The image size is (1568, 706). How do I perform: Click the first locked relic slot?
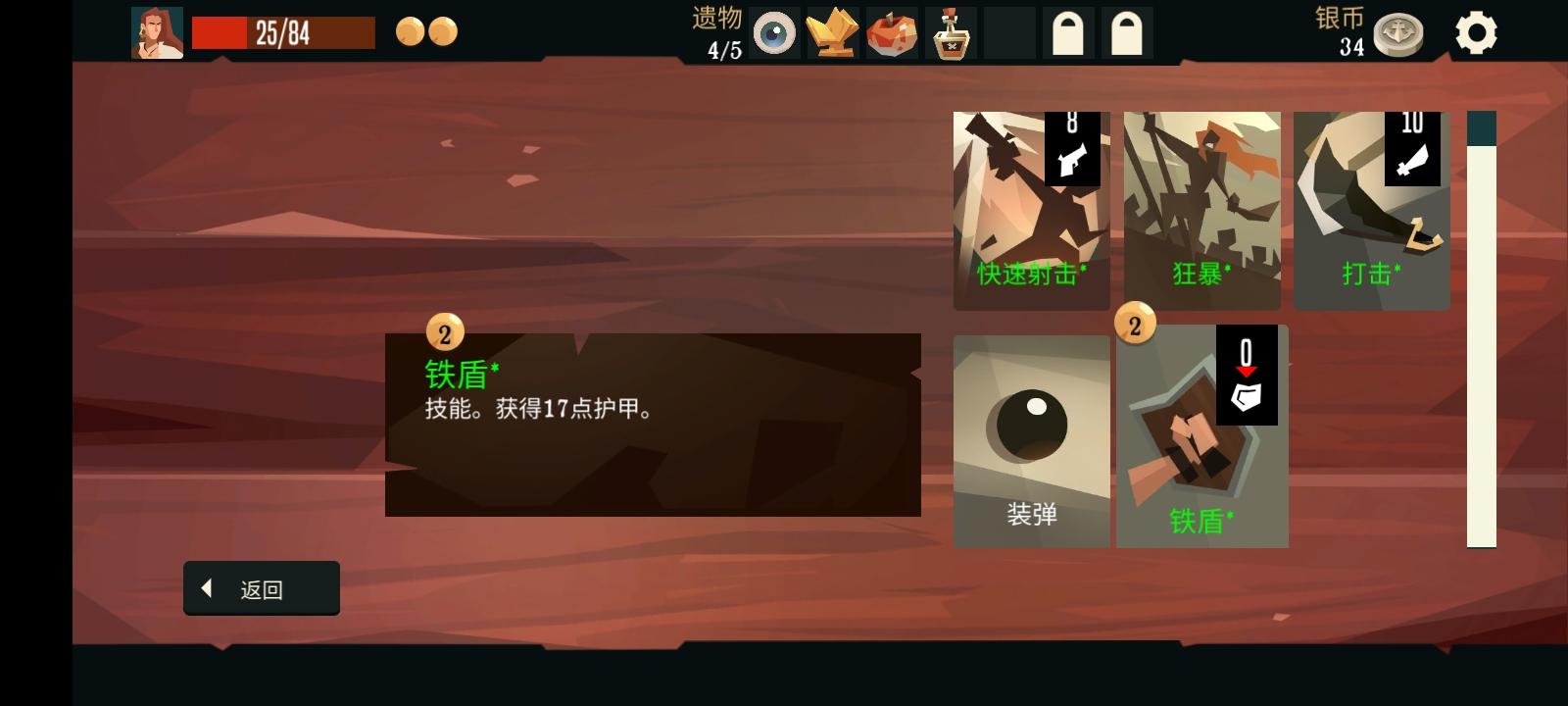[x=1069, y=32]
